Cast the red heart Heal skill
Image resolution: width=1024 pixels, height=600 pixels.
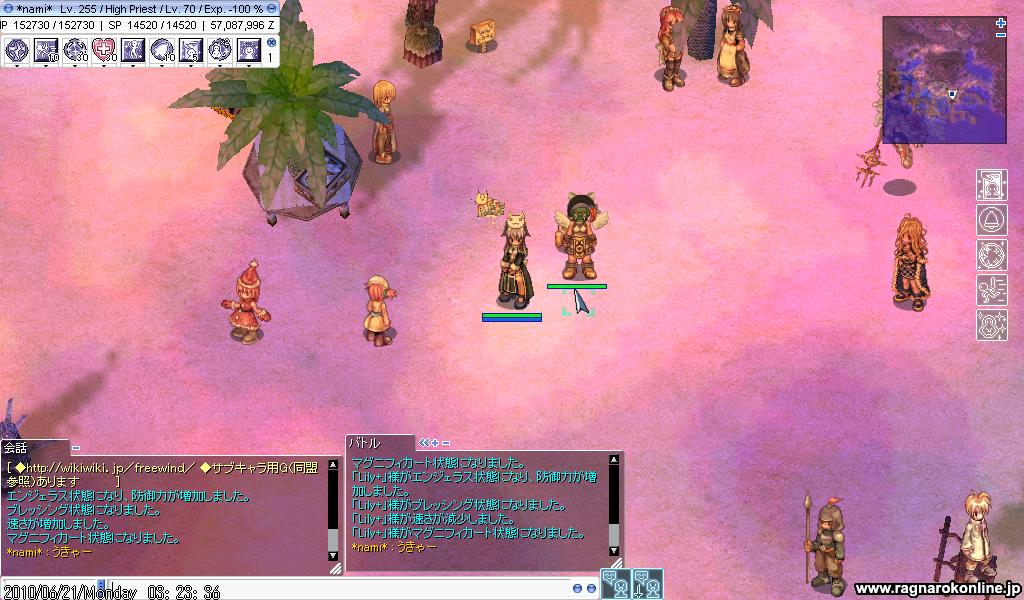click(104, 49)
